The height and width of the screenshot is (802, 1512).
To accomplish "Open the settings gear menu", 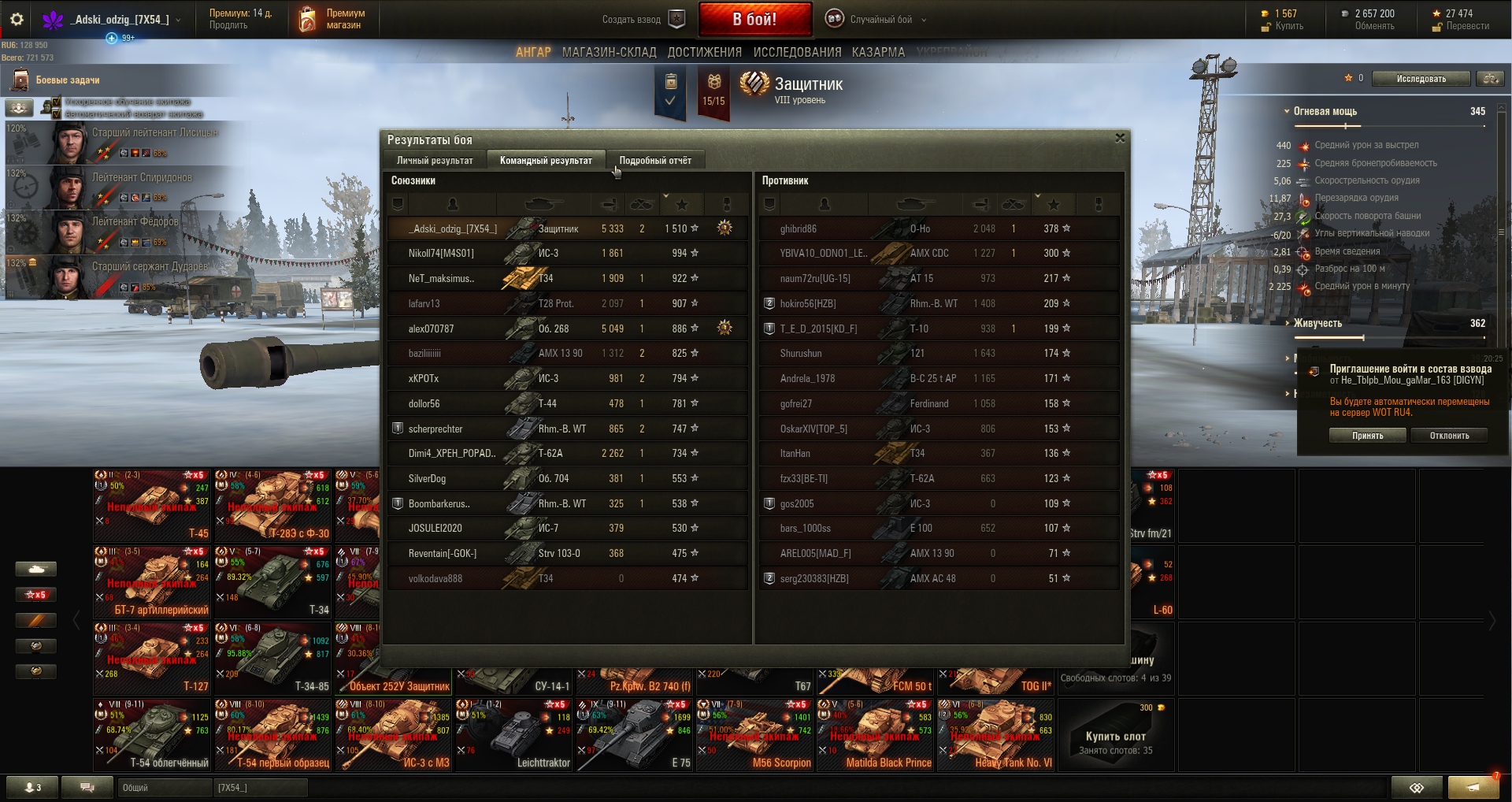I will pos(17,19).
